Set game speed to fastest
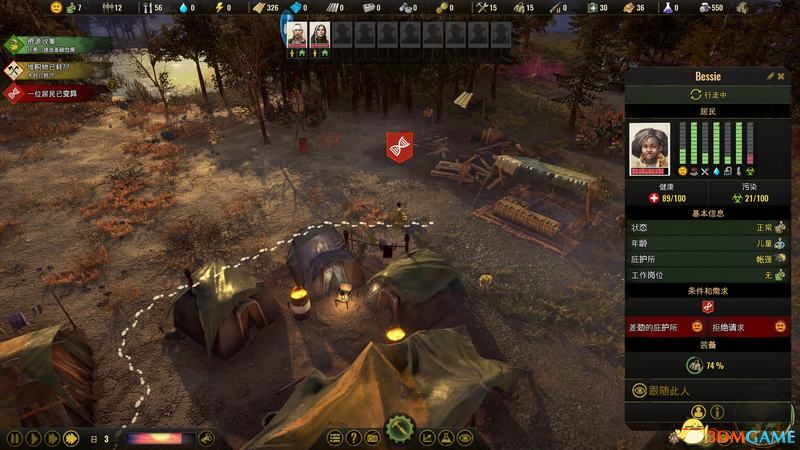The width and height of the screenshot is (800, 450). tap(71, 438)
